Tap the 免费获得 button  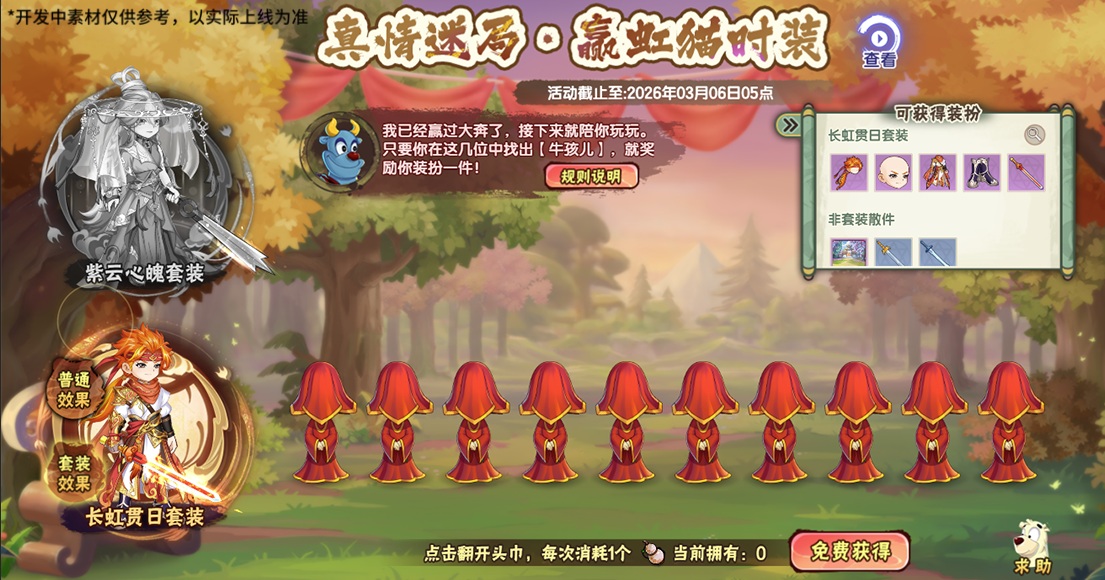[x=849, y=551]
